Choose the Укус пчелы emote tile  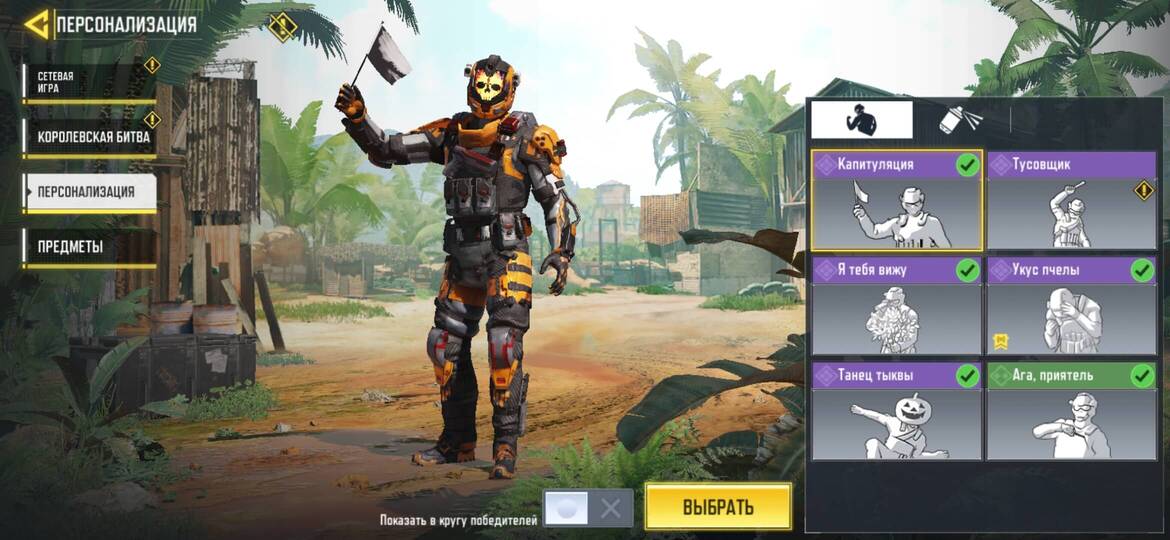click(1071, 306)
